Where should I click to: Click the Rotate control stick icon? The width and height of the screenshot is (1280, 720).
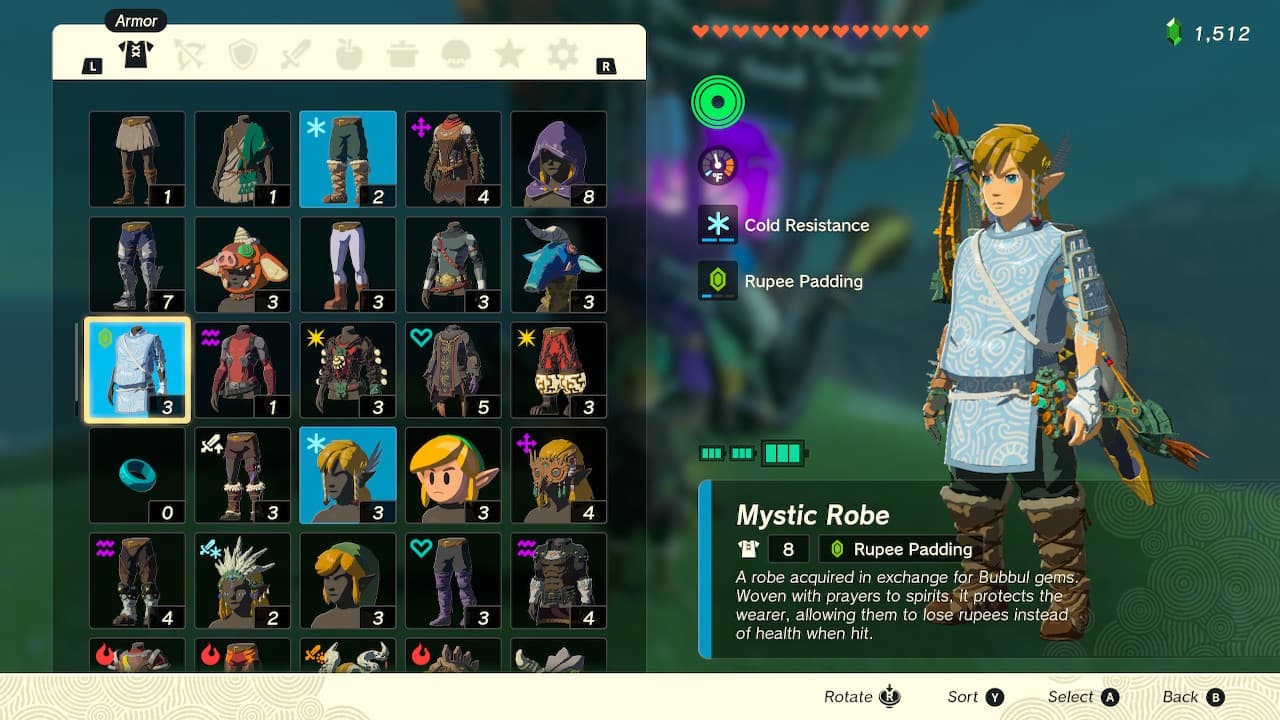[888, 696]
